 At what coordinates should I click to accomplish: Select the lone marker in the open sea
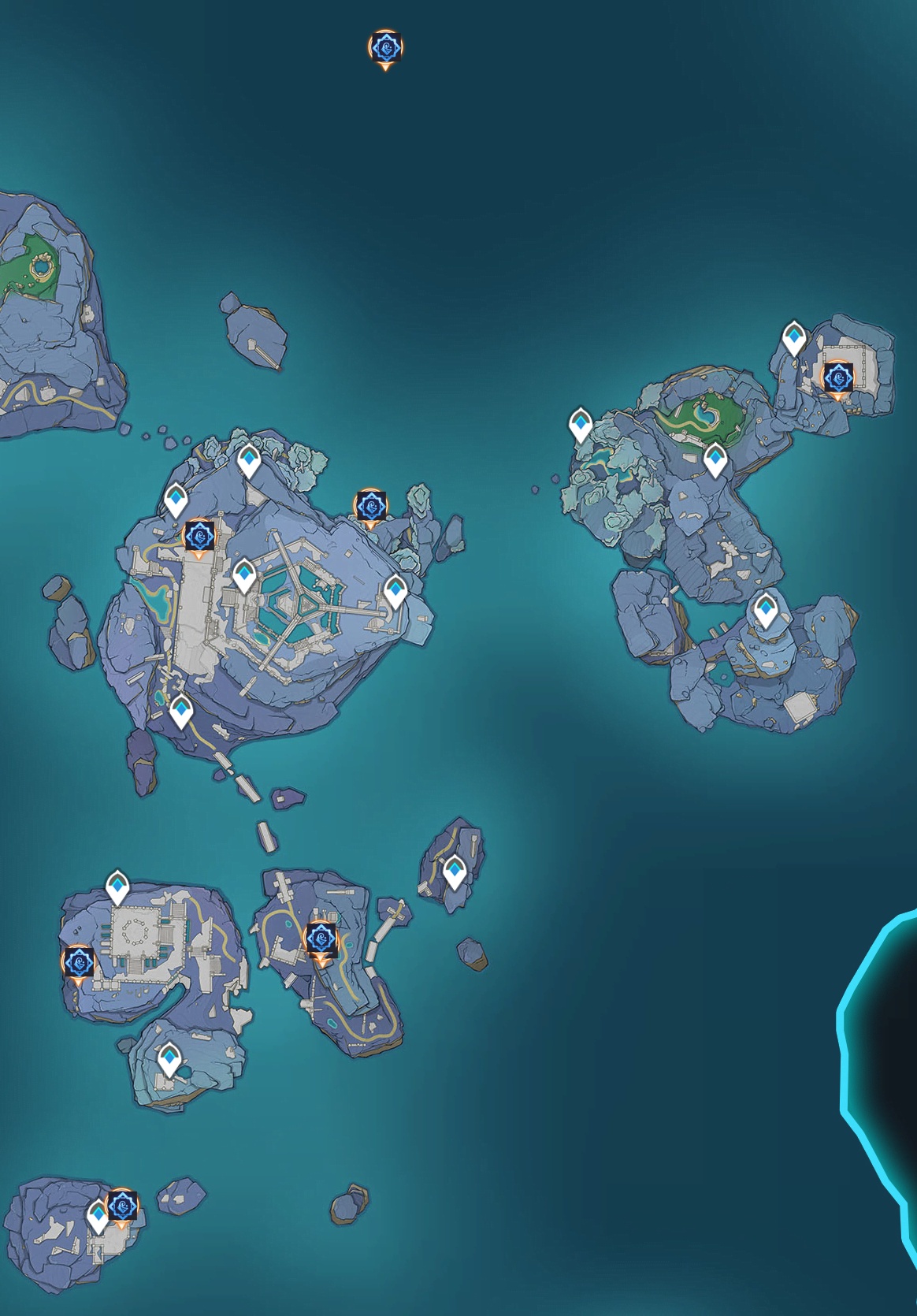[385, 49]
